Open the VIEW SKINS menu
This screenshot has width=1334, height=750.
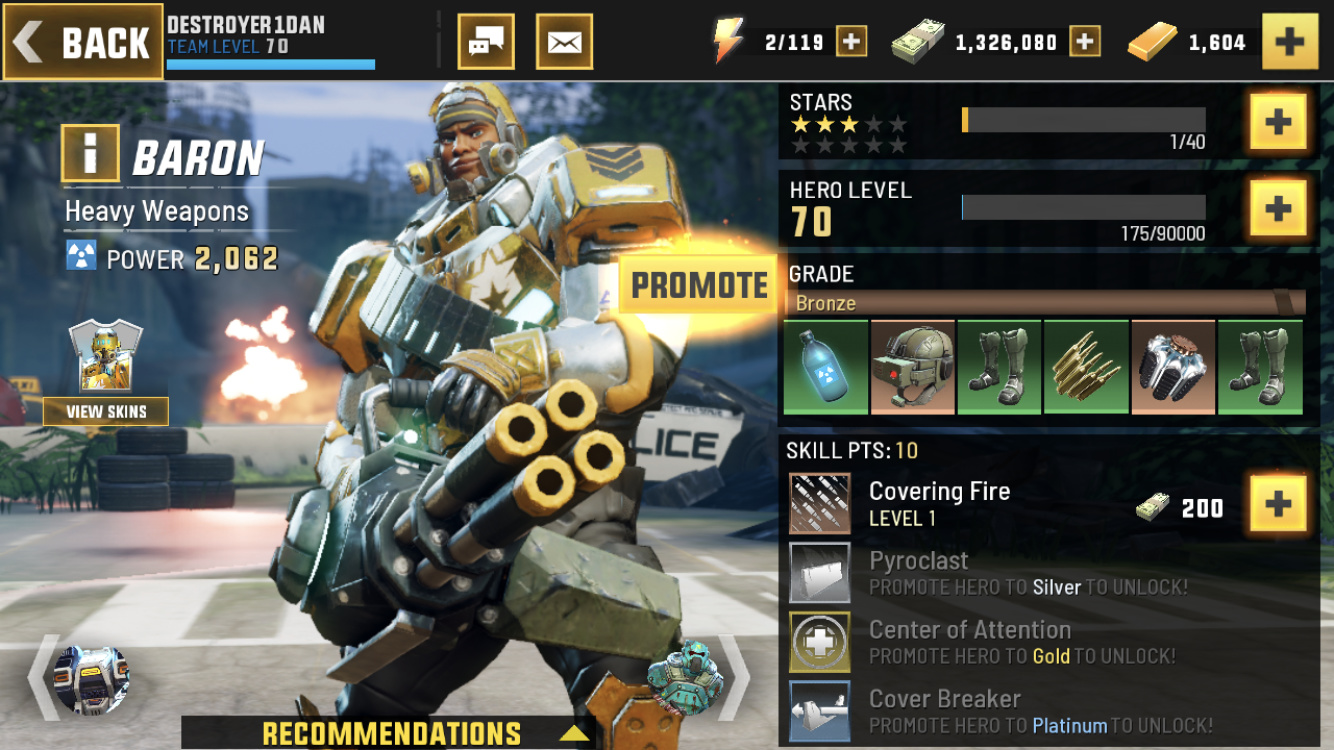tap(106, 411)
